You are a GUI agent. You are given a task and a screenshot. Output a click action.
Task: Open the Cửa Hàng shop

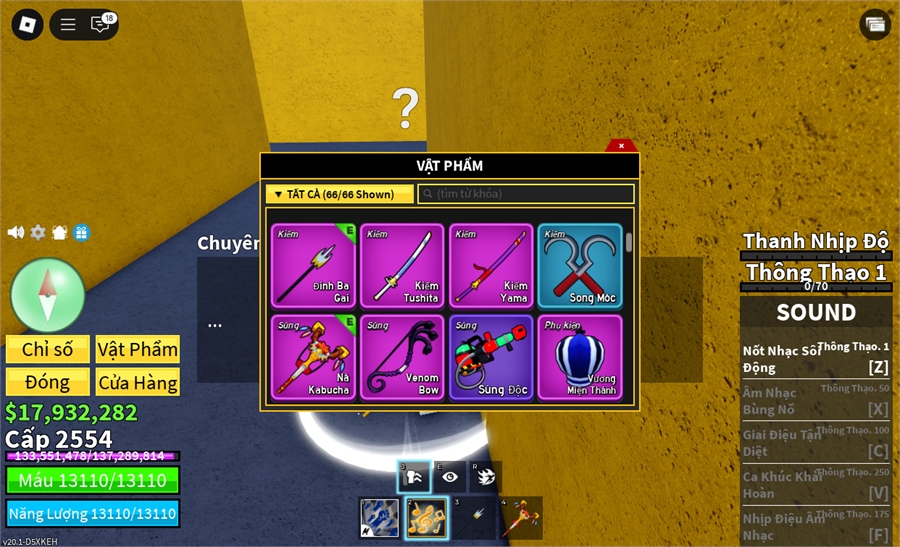tap(138, 382)
